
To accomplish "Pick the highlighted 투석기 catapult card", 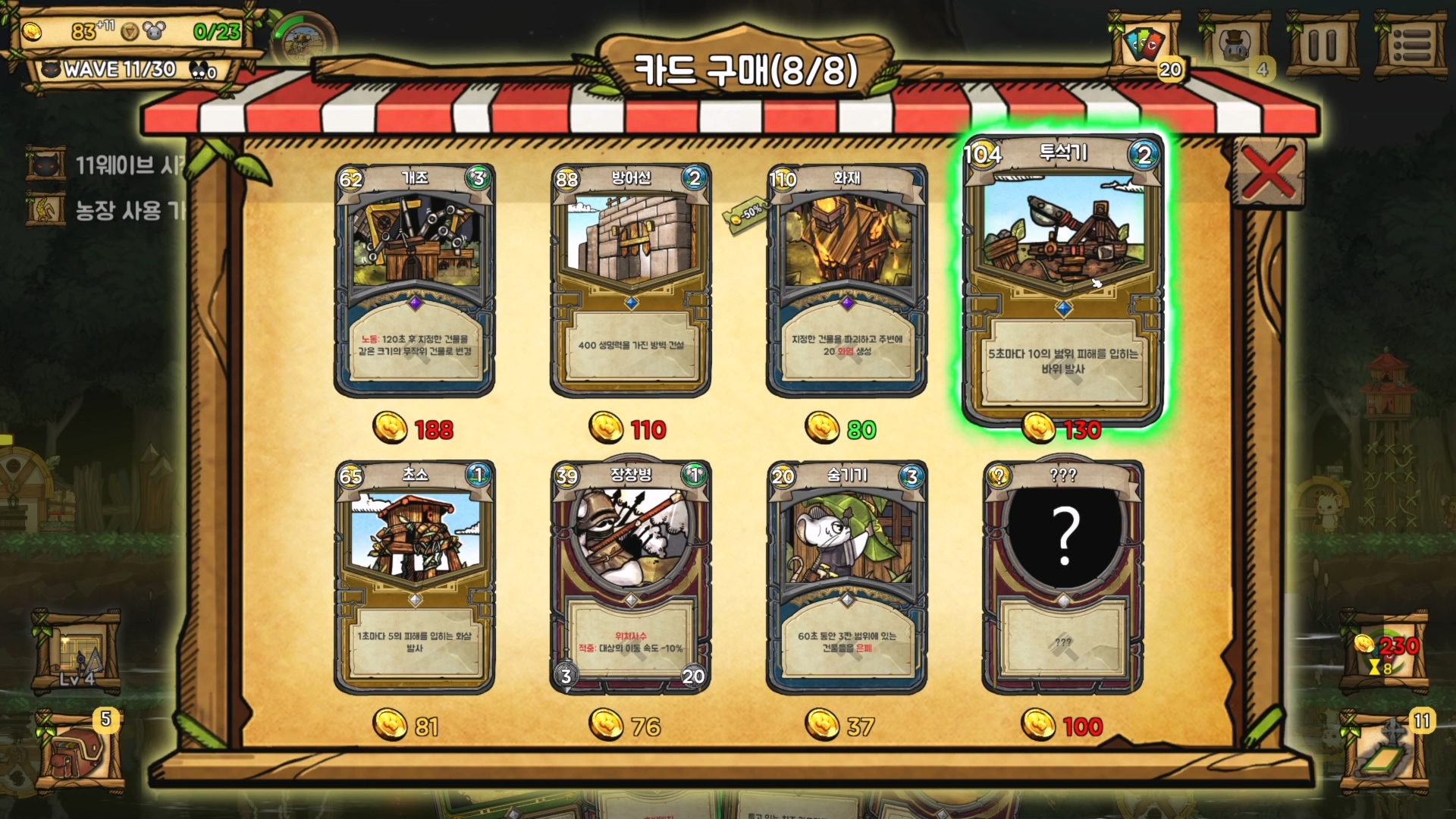I will coord(1062,279).
